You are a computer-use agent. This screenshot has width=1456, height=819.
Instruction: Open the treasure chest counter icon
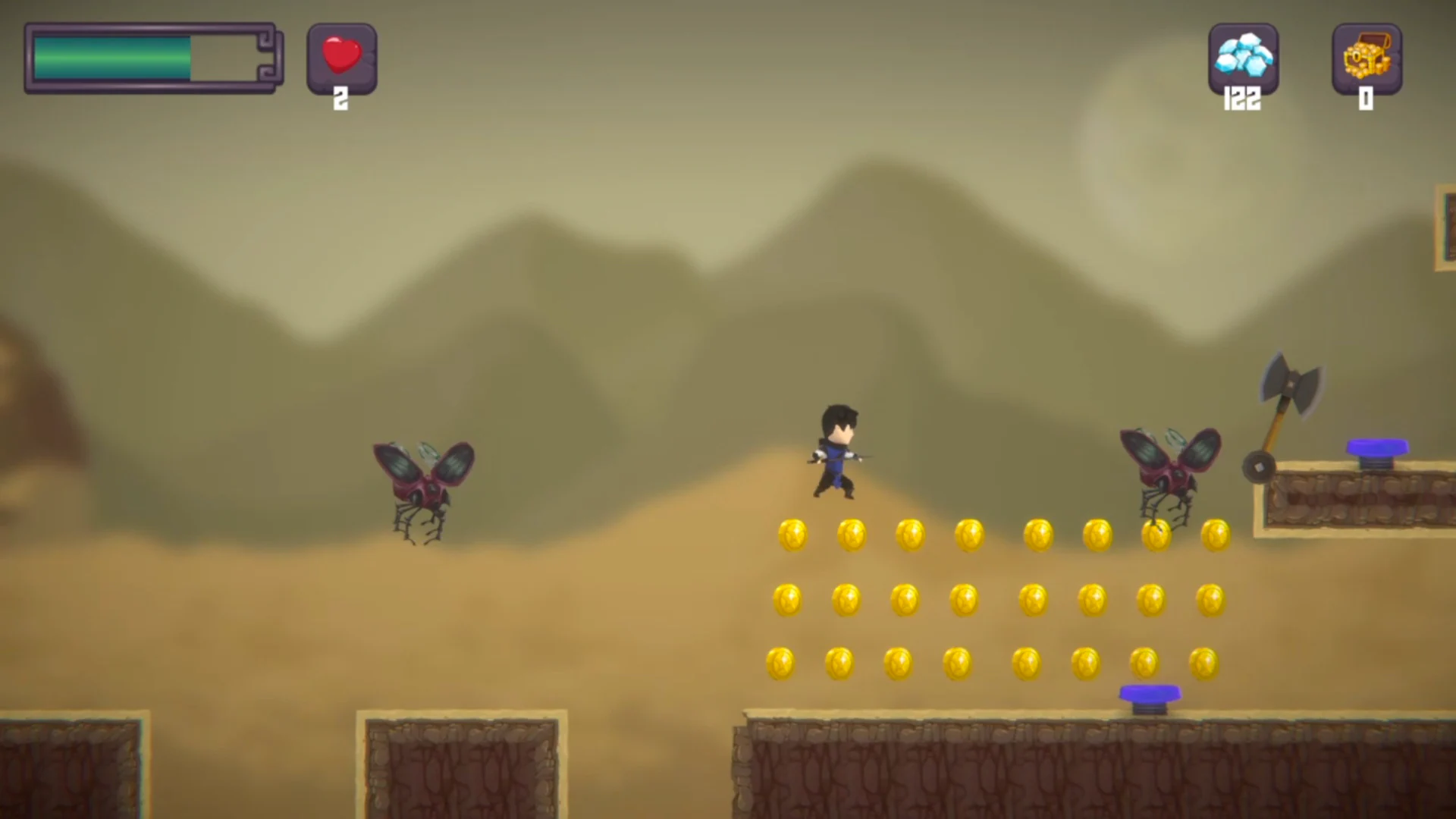tap(1367, 61)
